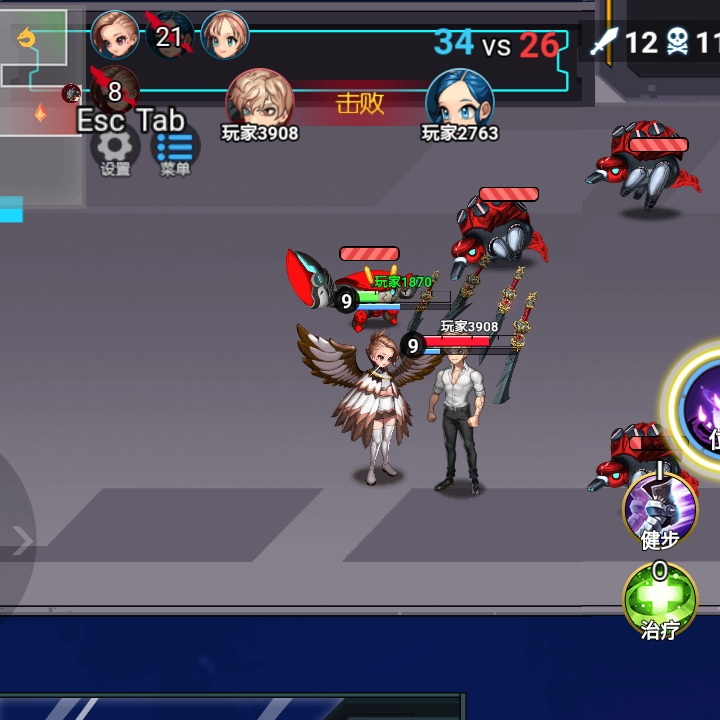The height and width of the screenshot is (720, 720).
Task: Open the 设置 gear settings button
Action: click(x=115, y=148)
